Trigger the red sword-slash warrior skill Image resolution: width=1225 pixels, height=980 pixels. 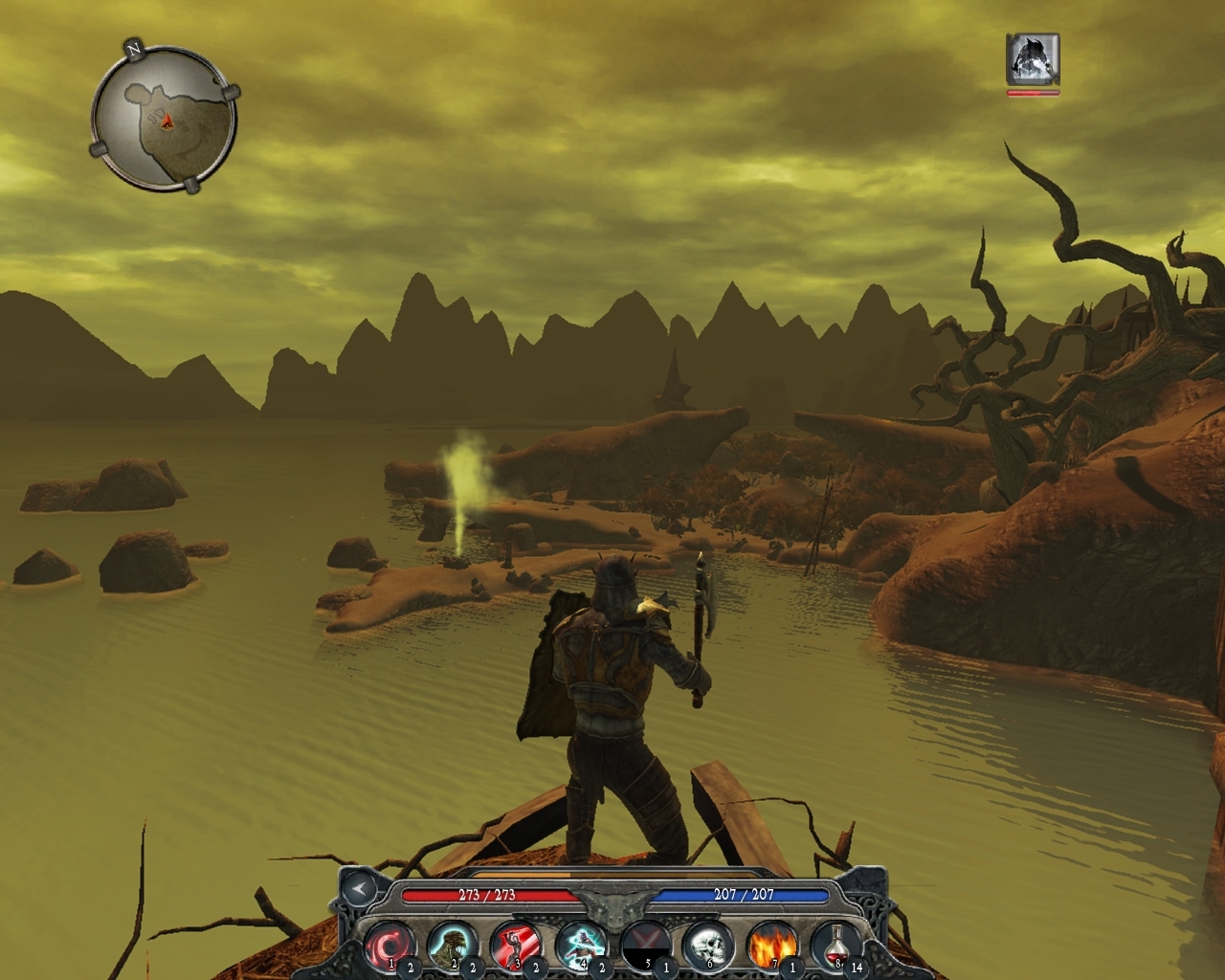(x=516, y=944)
